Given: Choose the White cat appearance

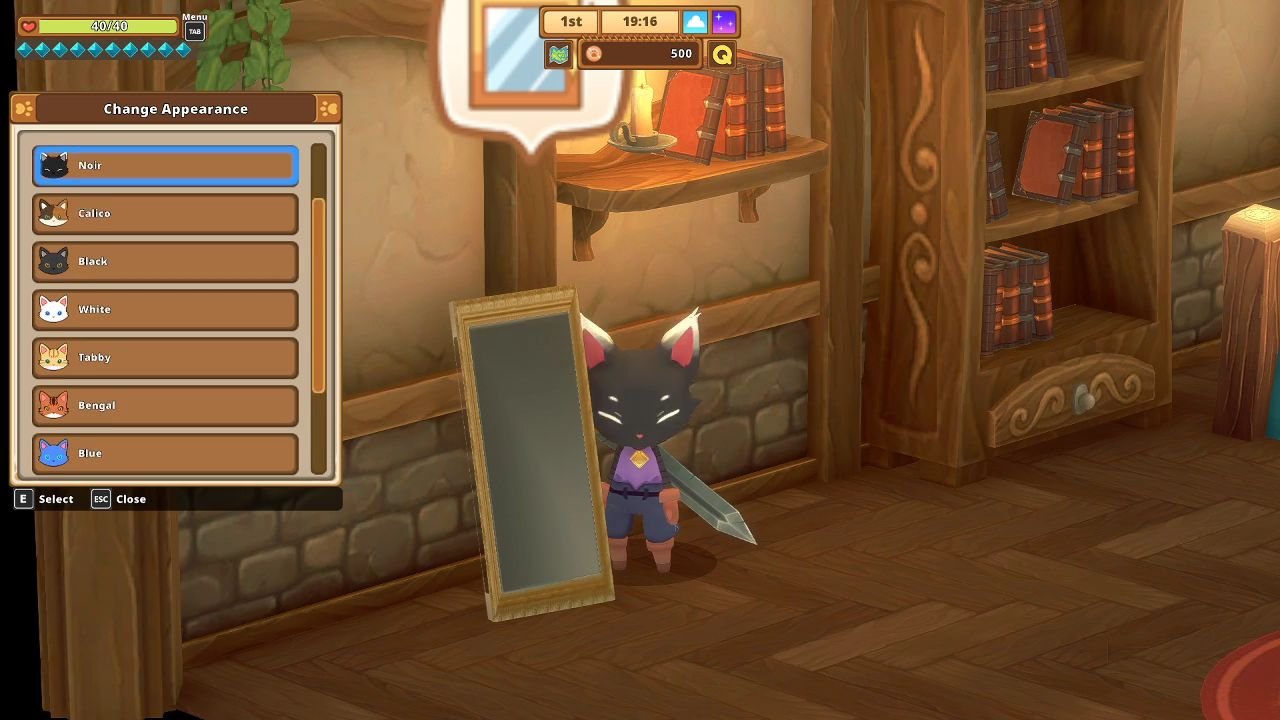Looking at the screenshot, I should click(164, 309).
